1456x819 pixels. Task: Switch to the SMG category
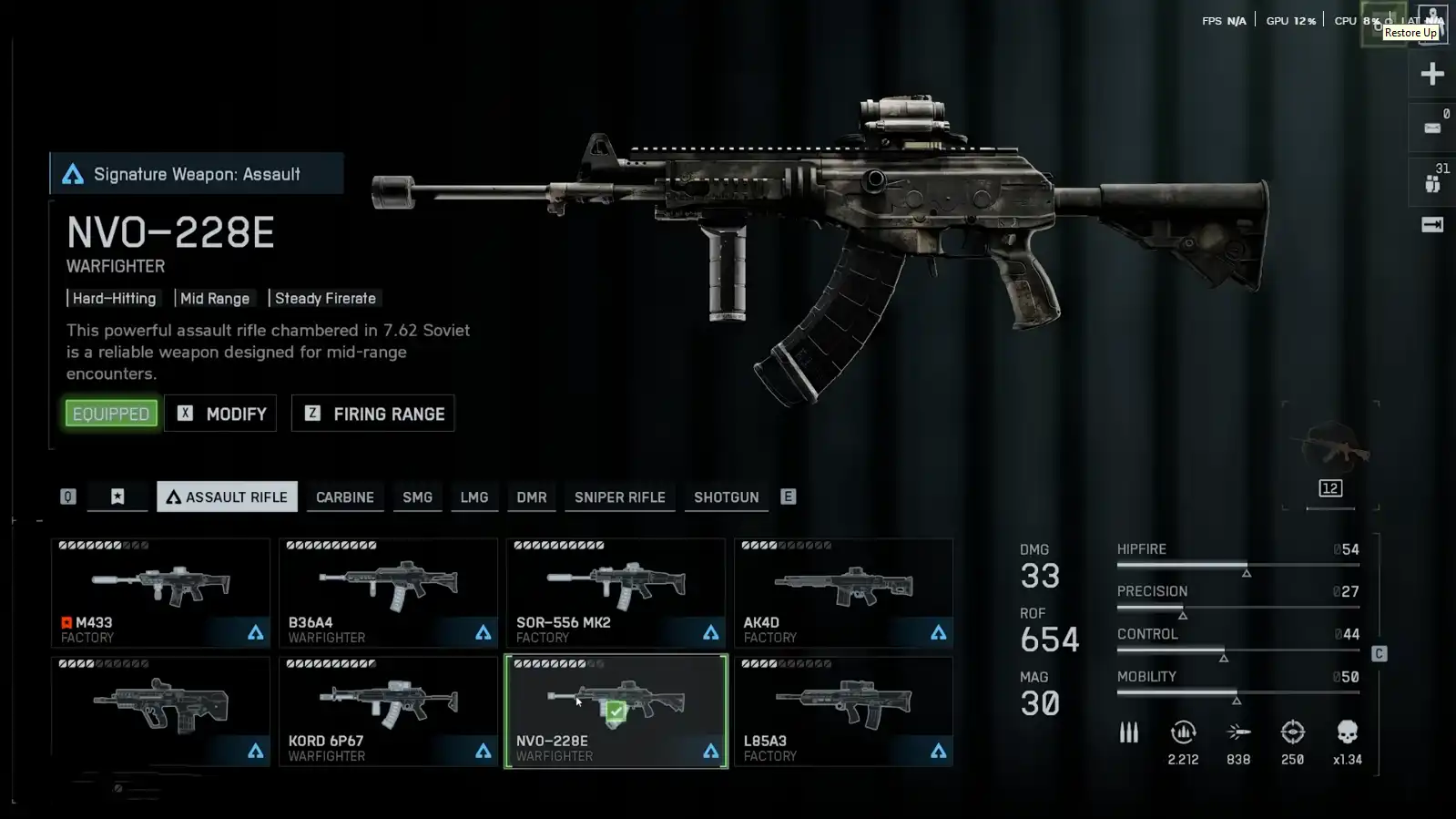coord(417,497)
